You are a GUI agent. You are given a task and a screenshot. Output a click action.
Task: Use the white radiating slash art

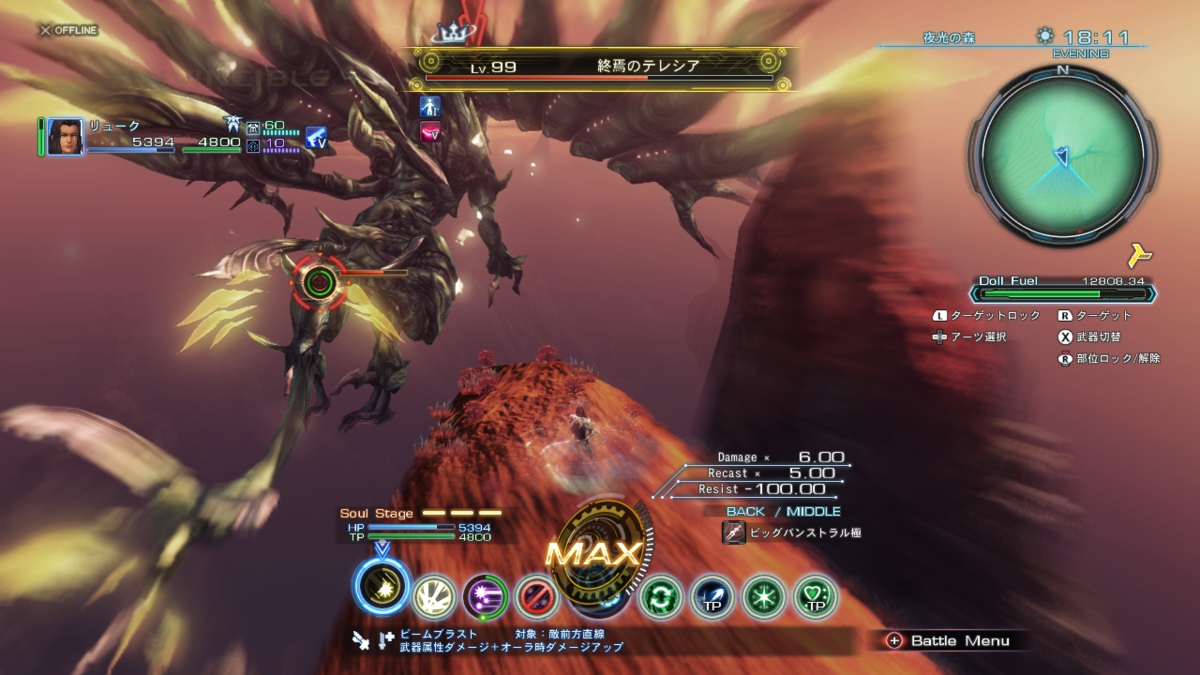[x=434, y=597]
